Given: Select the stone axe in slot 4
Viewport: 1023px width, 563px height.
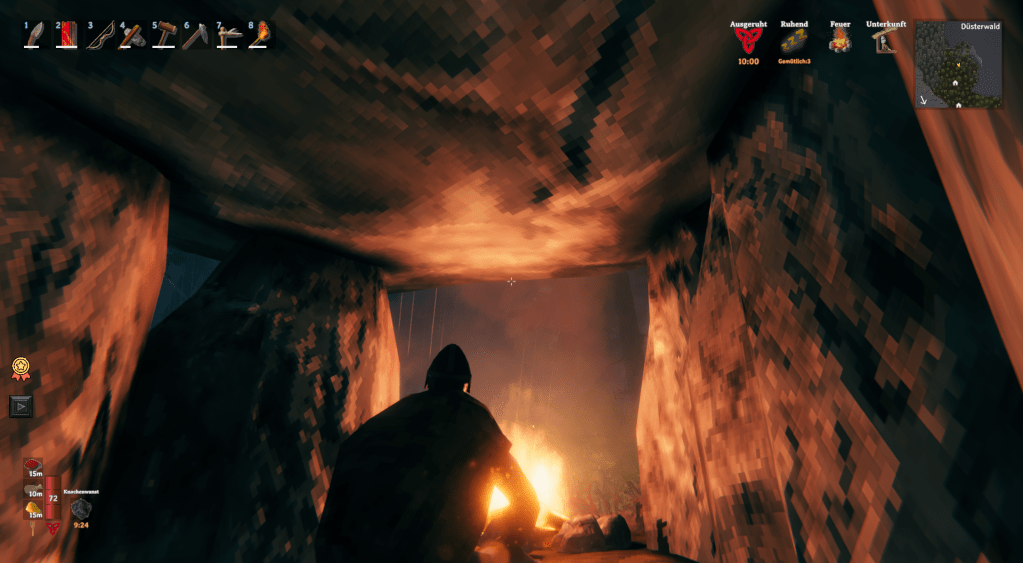Looking at the screenshot, I should tap(132, 36).
